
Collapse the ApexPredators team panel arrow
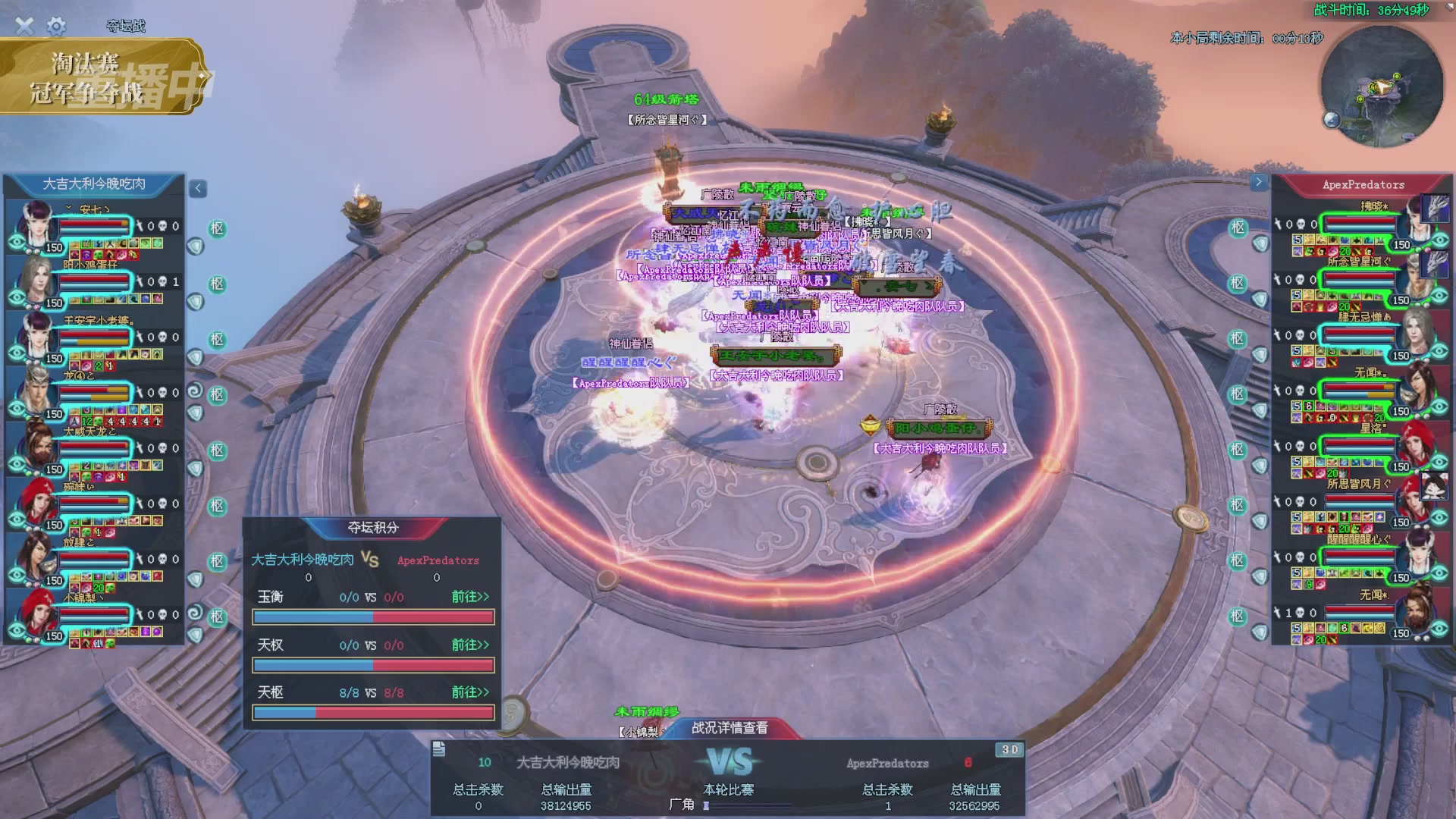(x=1258, y=182)
